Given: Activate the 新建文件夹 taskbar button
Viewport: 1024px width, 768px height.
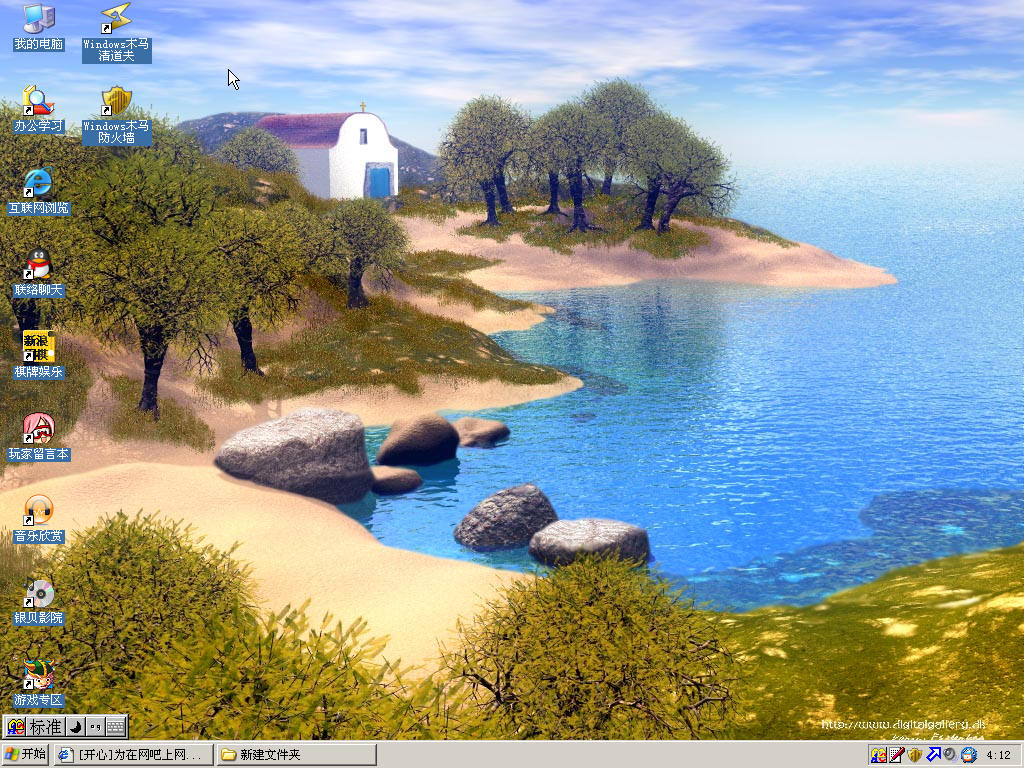Looking at the screenshot, I should coord(296,754).
